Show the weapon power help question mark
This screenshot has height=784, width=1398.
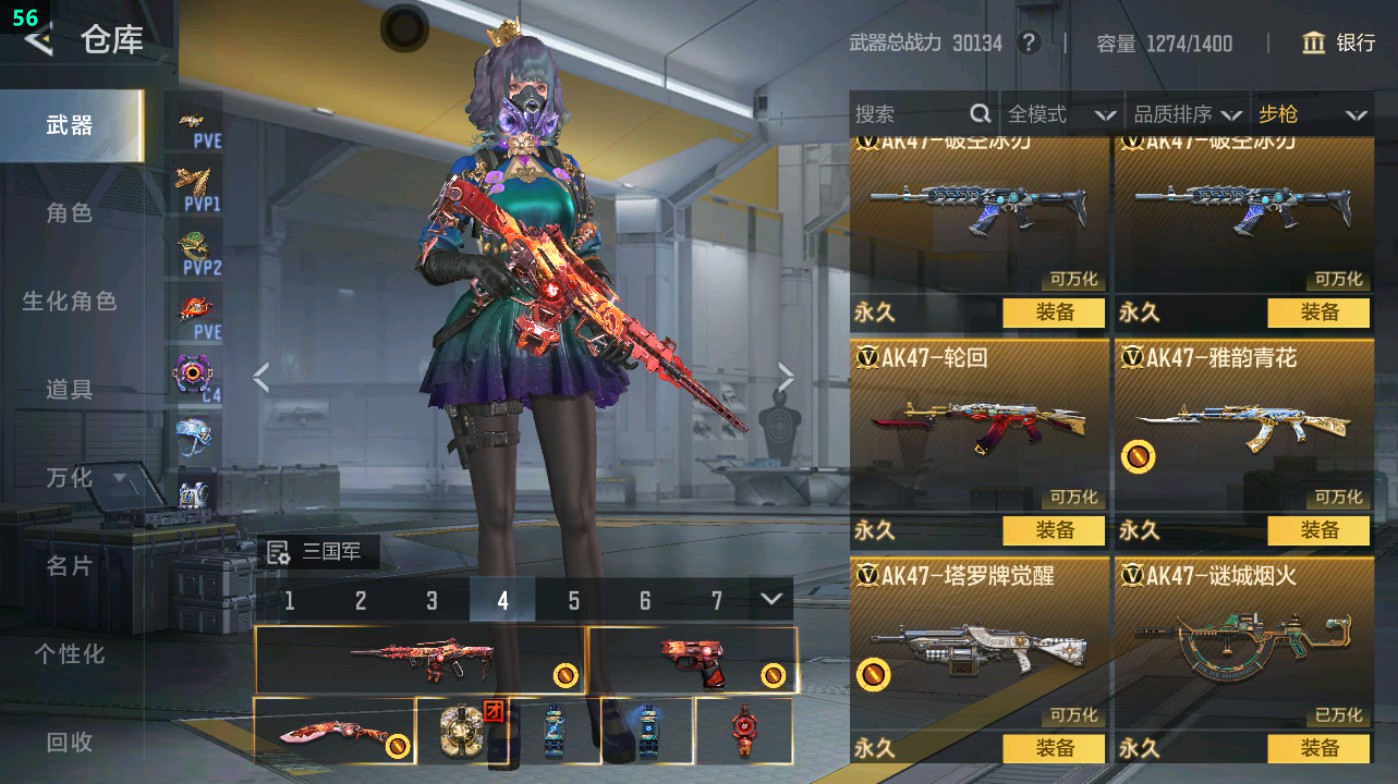pyautogui.click(x=1028, y=43)
